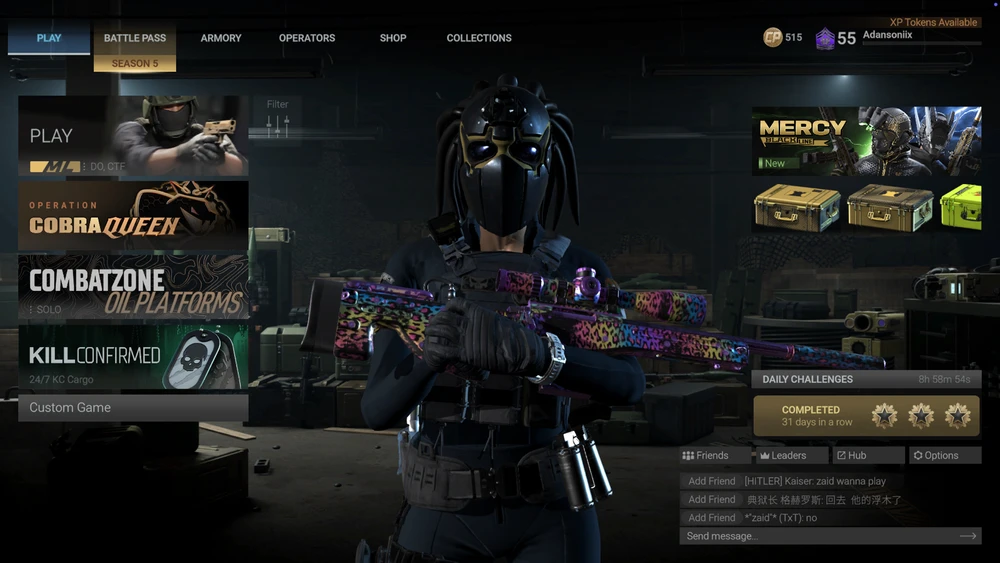Screen dimensions: 1000x563
Task: Open the Operation Cobra Queen banner
Action: pos(133,215)
